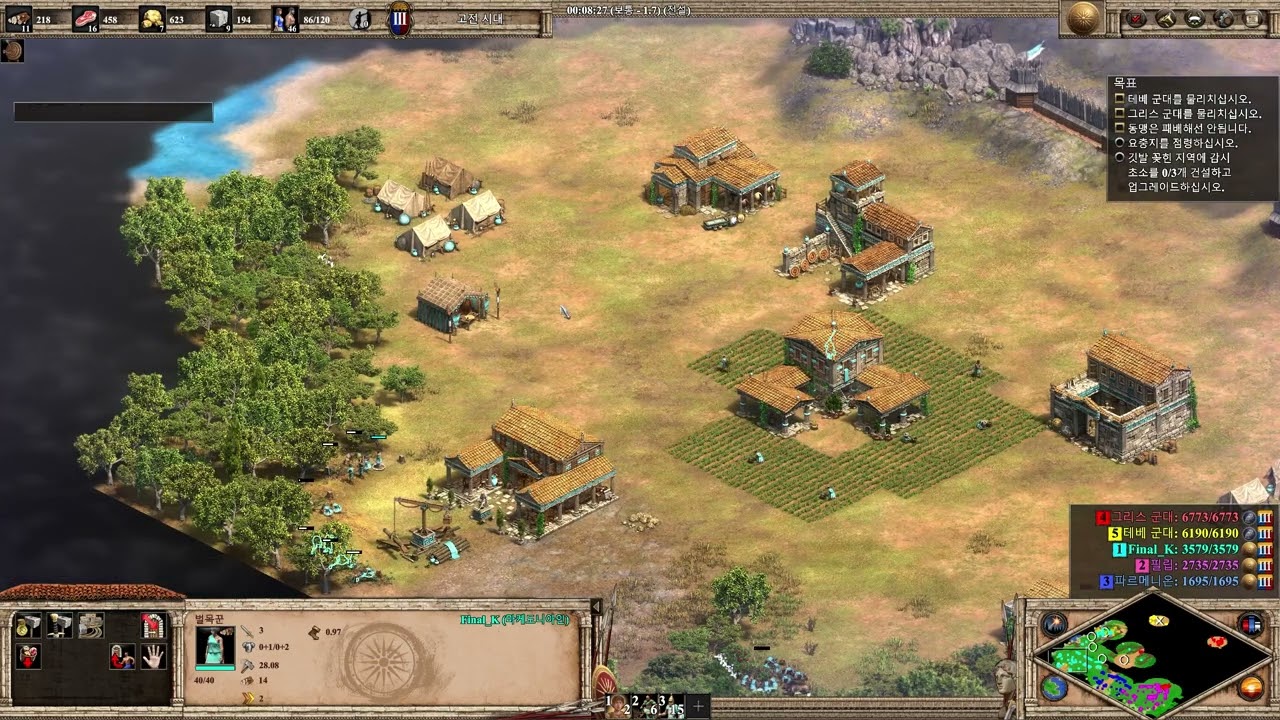Click the orange sun button near minimap

[1250, 687]
